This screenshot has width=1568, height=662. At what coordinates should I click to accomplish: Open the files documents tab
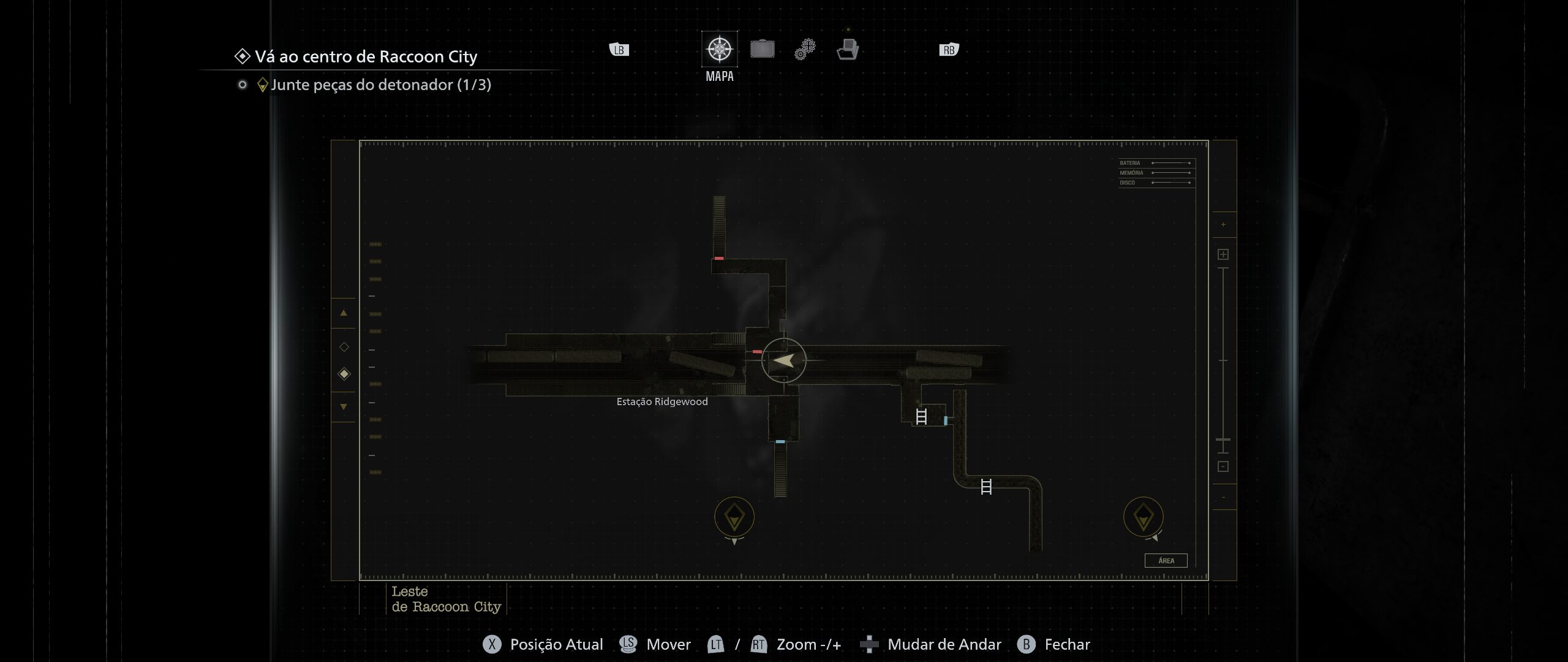pyautogui.click(x=848, y=49)
